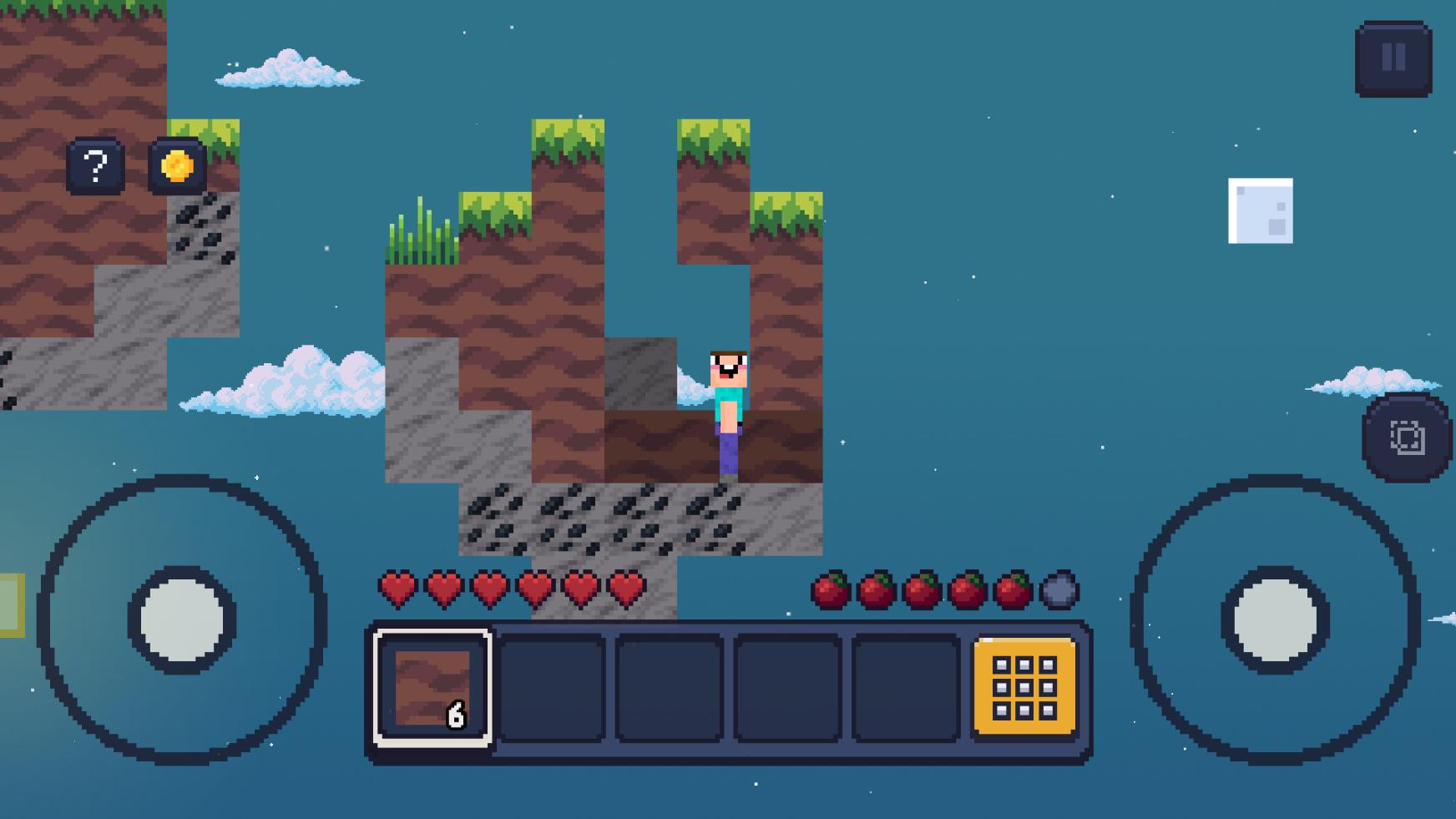The width and height of the screenshot is (1456, 819).
Task: Tap the left movement joystick knob
Action: [182, 619]
